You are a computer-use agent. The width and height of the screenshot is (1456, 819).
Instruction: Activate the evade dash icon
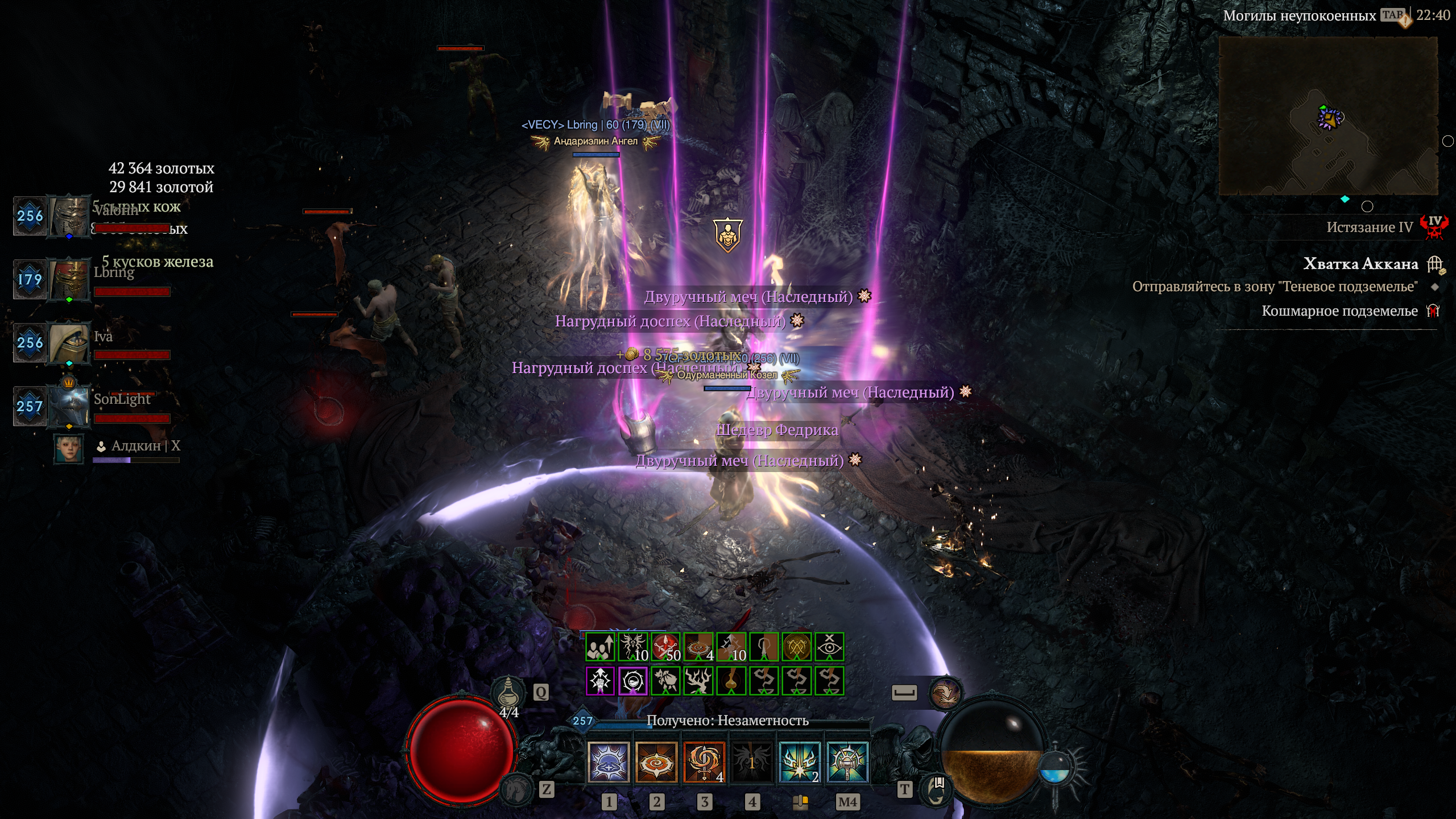pyautogui.click(x=945, y=693)
